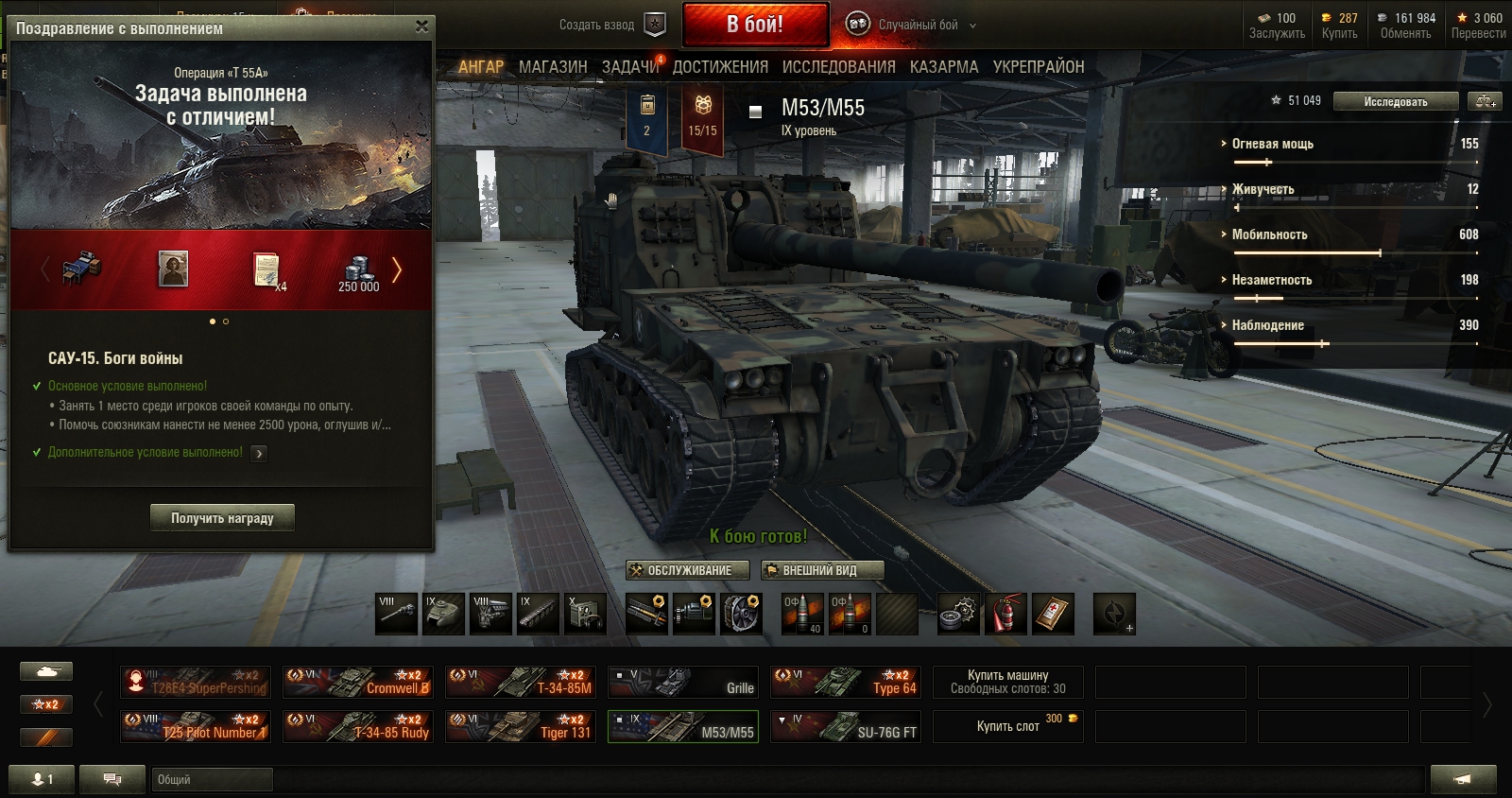This screenshot has height=798, width=1512.
Task: Close the congratulations popup window
Action: tap(421, 26)
